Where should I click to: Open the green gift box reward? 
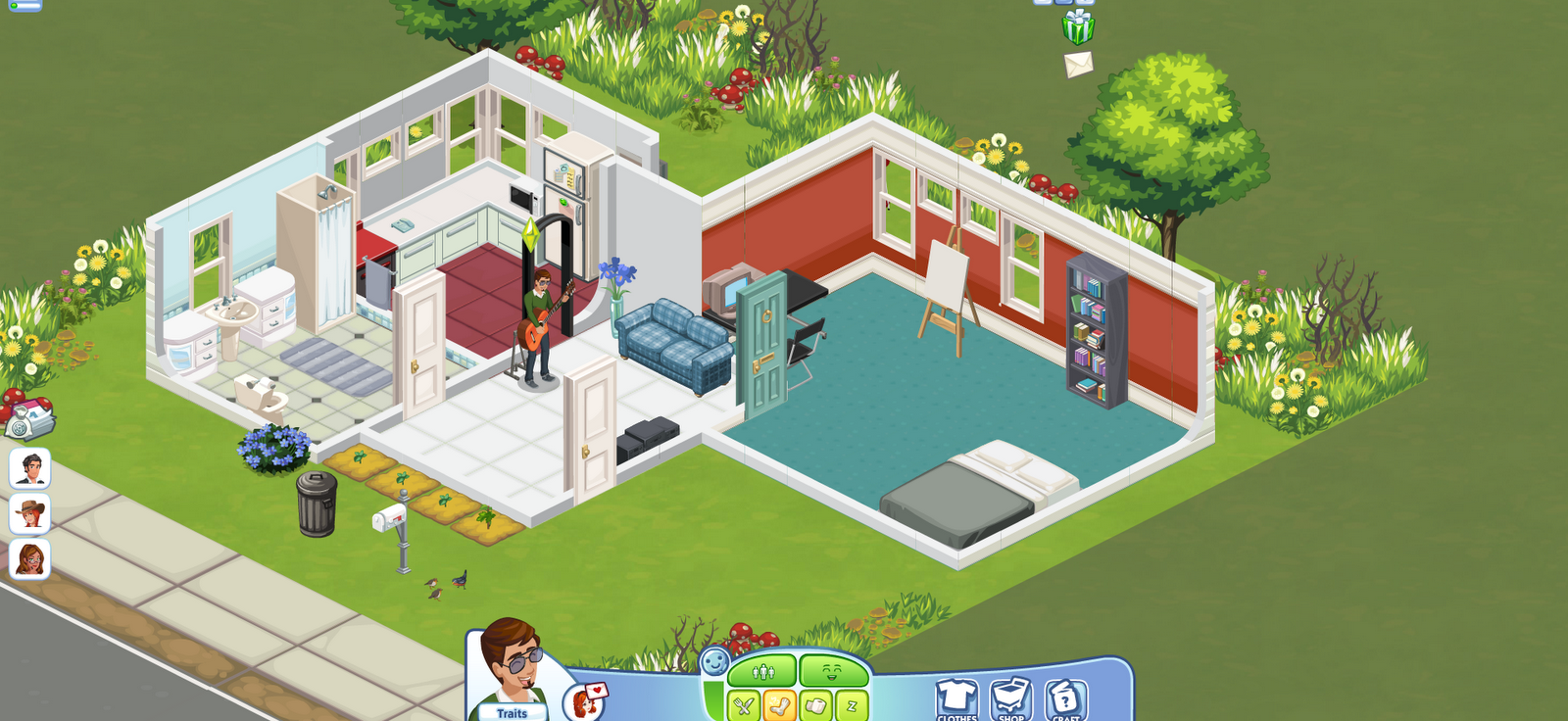coord(1078,26)
